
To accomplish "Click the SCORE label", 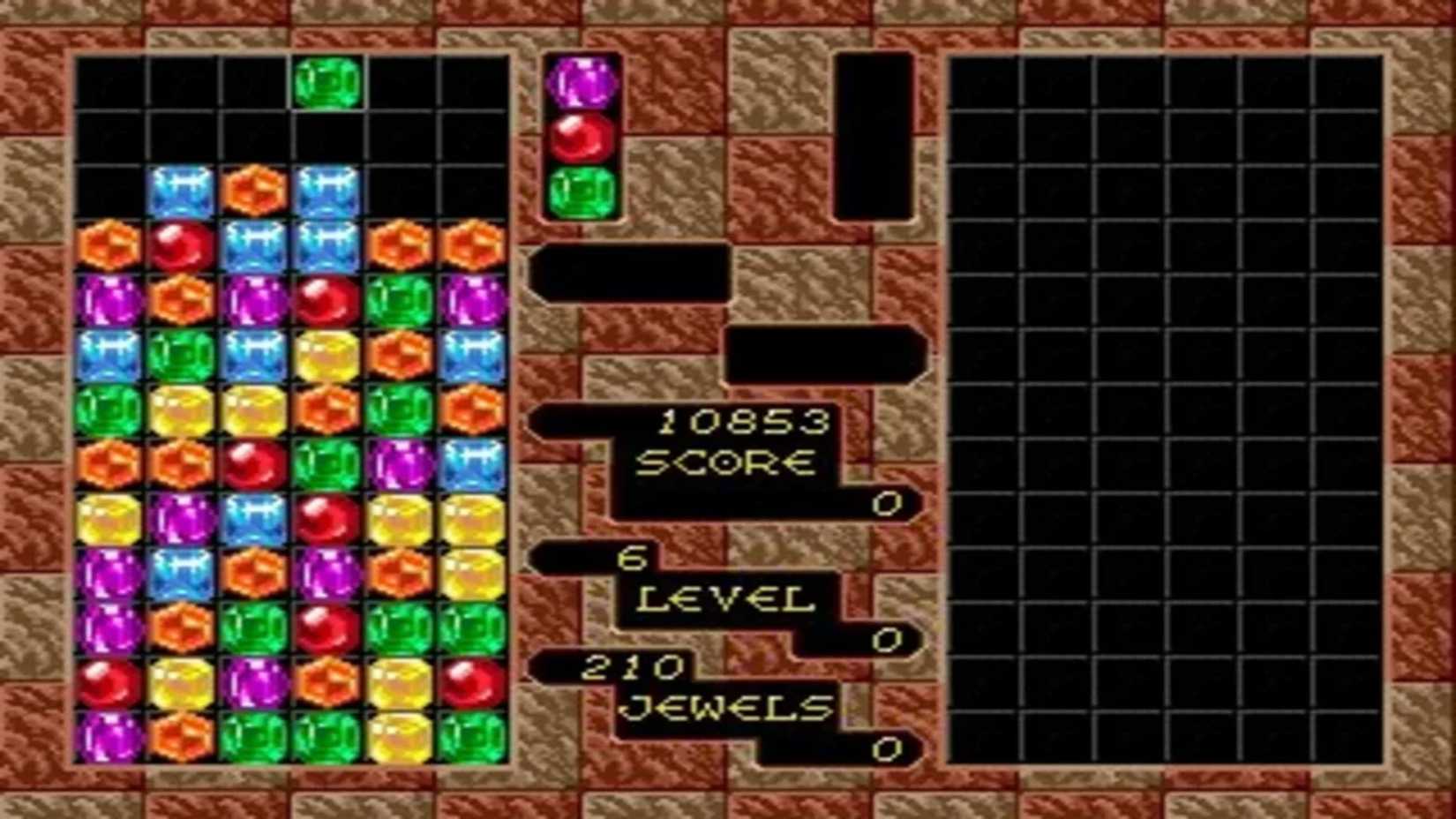I will 728,464.
